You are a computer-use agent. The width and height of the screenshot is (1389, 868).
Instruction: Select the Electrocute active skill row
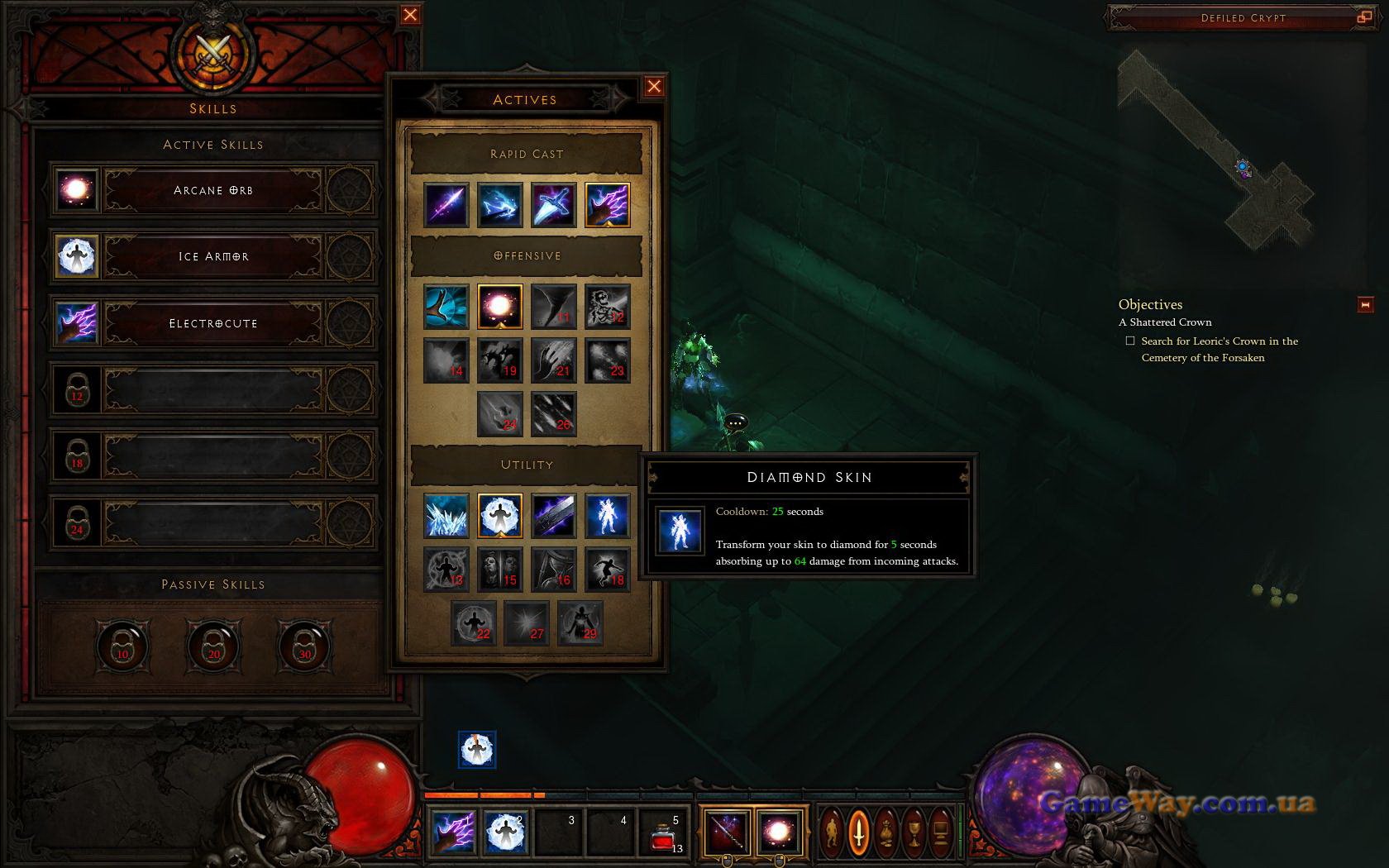point(212,323)
